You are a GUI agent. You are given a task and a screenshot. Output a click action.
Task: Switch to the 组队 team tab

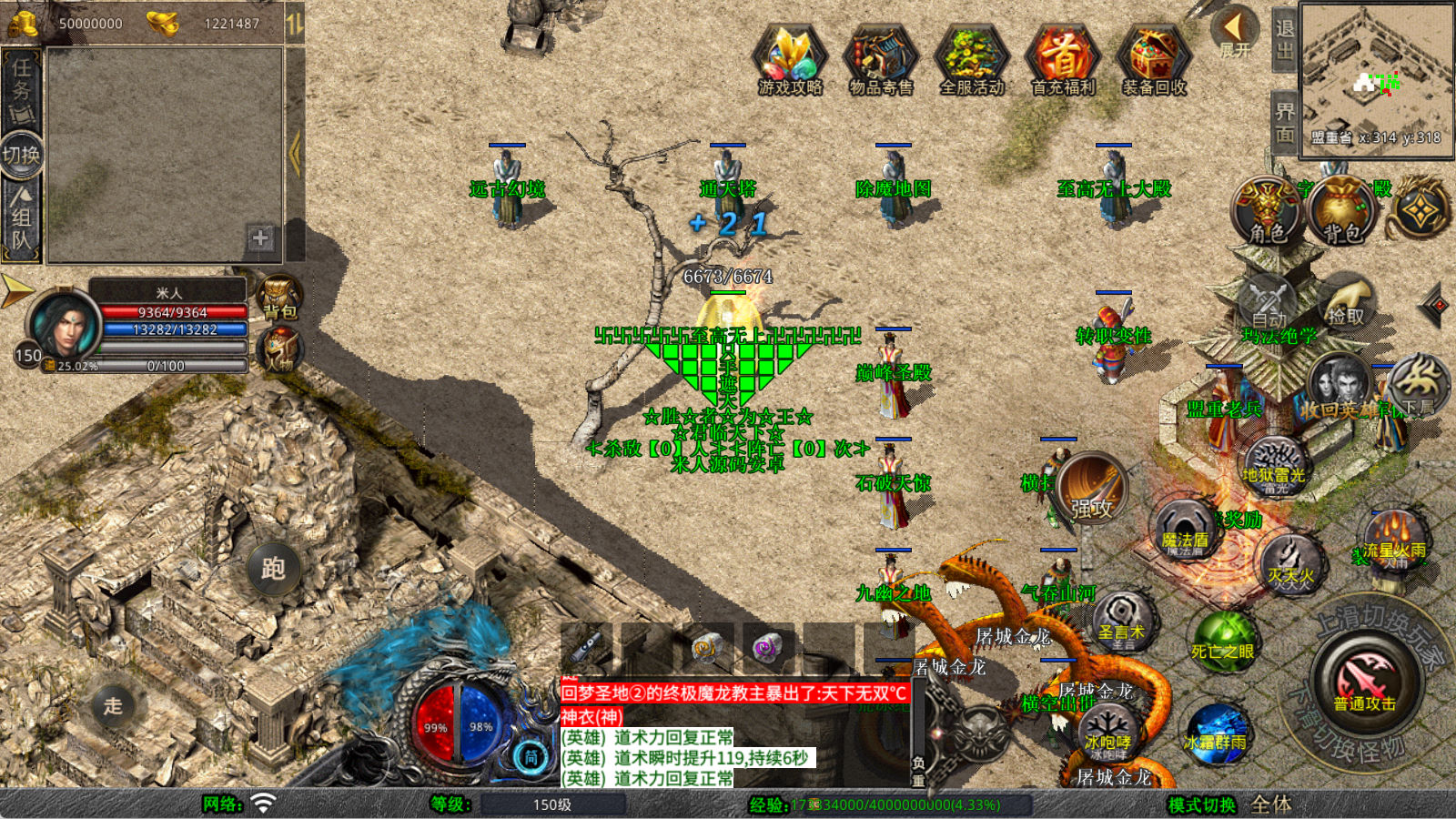(21, 217)
